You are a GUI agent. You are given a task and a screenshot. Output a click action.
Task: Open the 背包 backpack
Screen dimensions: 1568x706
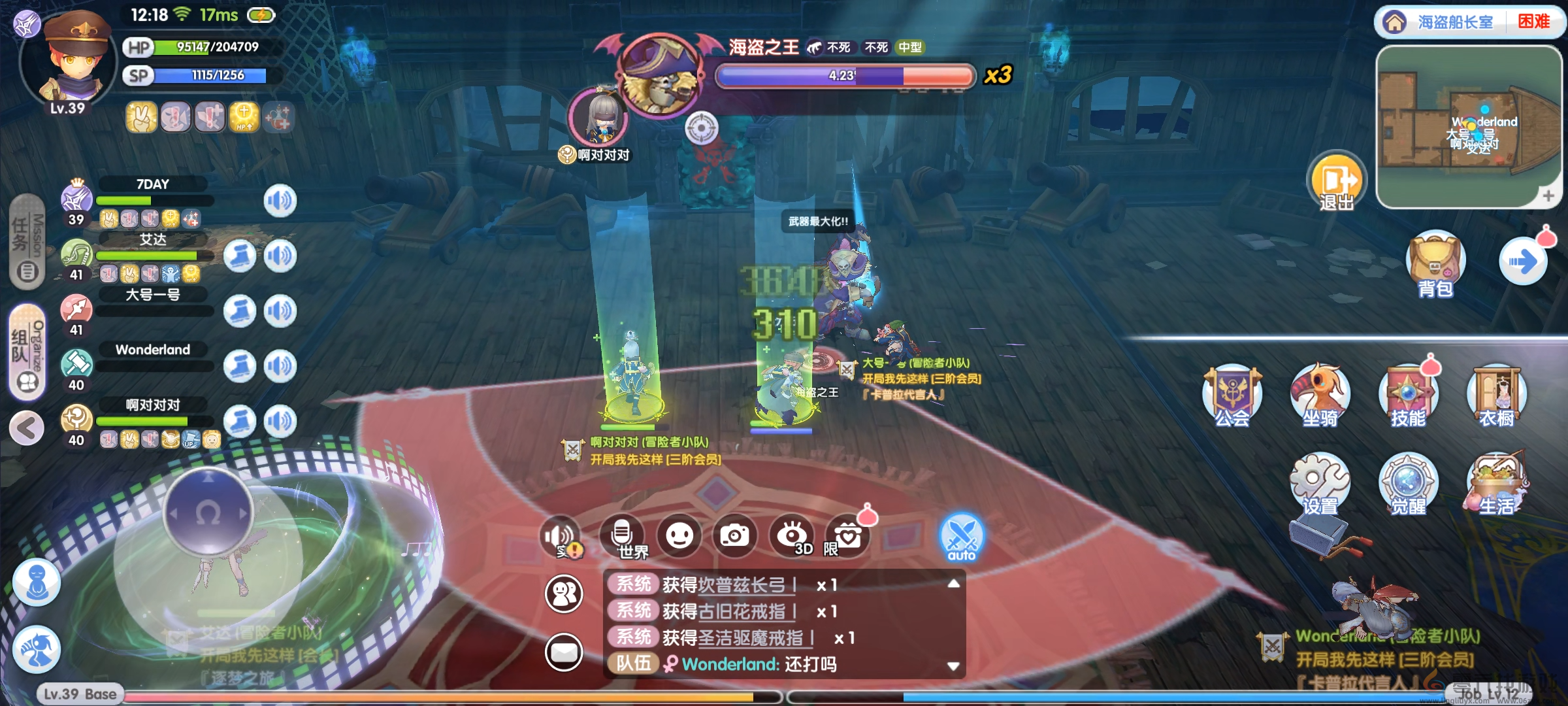pos(1435,263)
